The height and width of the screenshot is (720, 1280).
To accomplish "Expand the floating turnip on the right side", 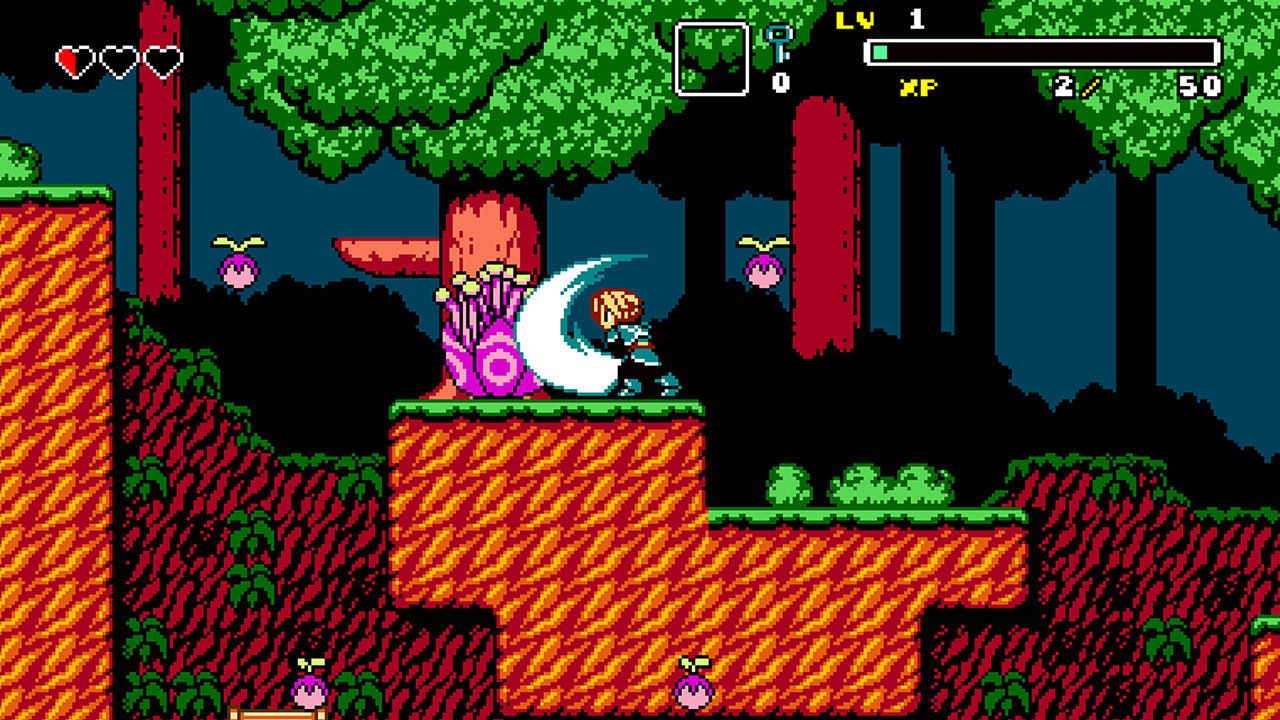I will pos(762,270).
